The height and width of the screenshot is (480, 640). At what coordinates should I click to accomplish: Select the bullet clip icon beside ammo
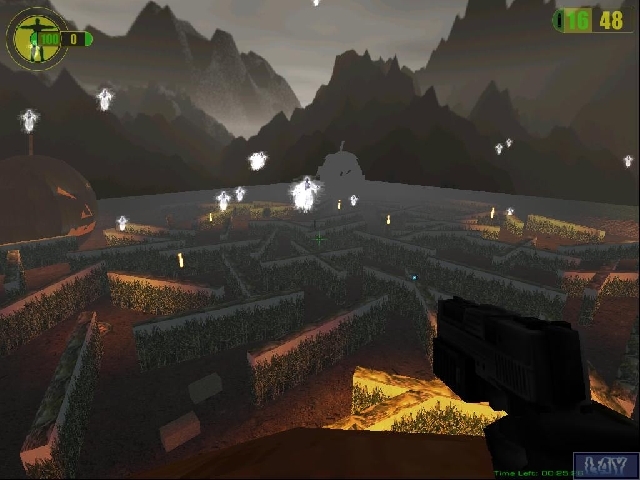click(561, 20)
